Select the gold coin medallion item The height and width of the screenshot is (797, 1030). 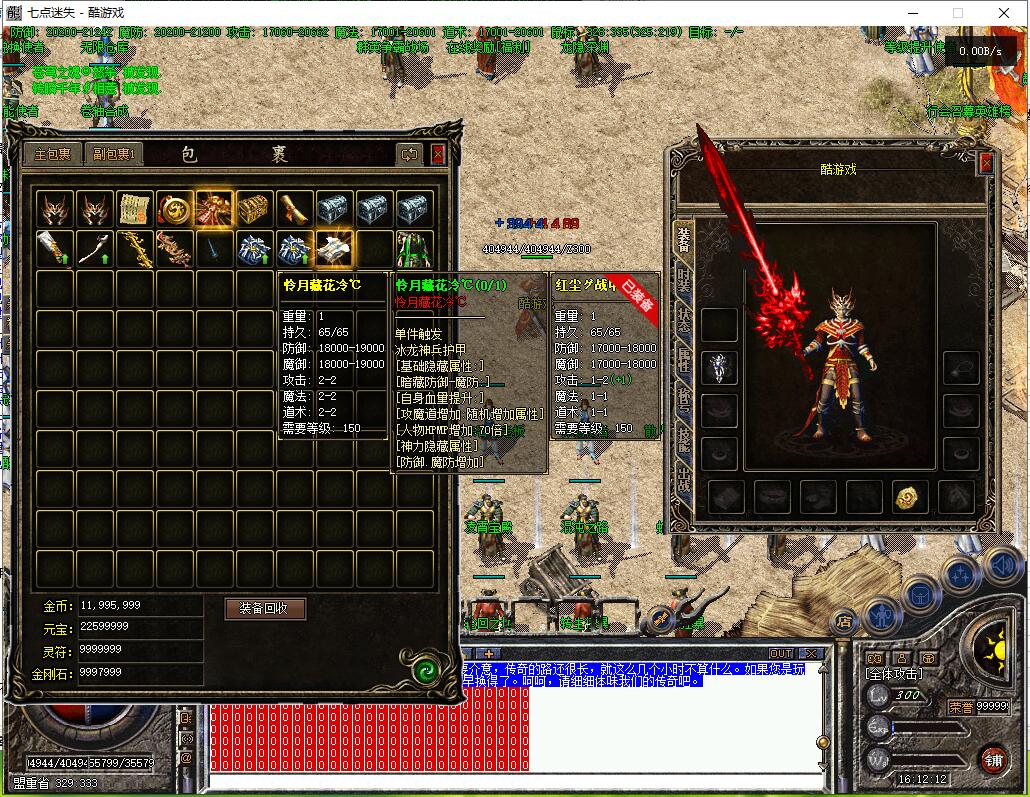[174, 209]
